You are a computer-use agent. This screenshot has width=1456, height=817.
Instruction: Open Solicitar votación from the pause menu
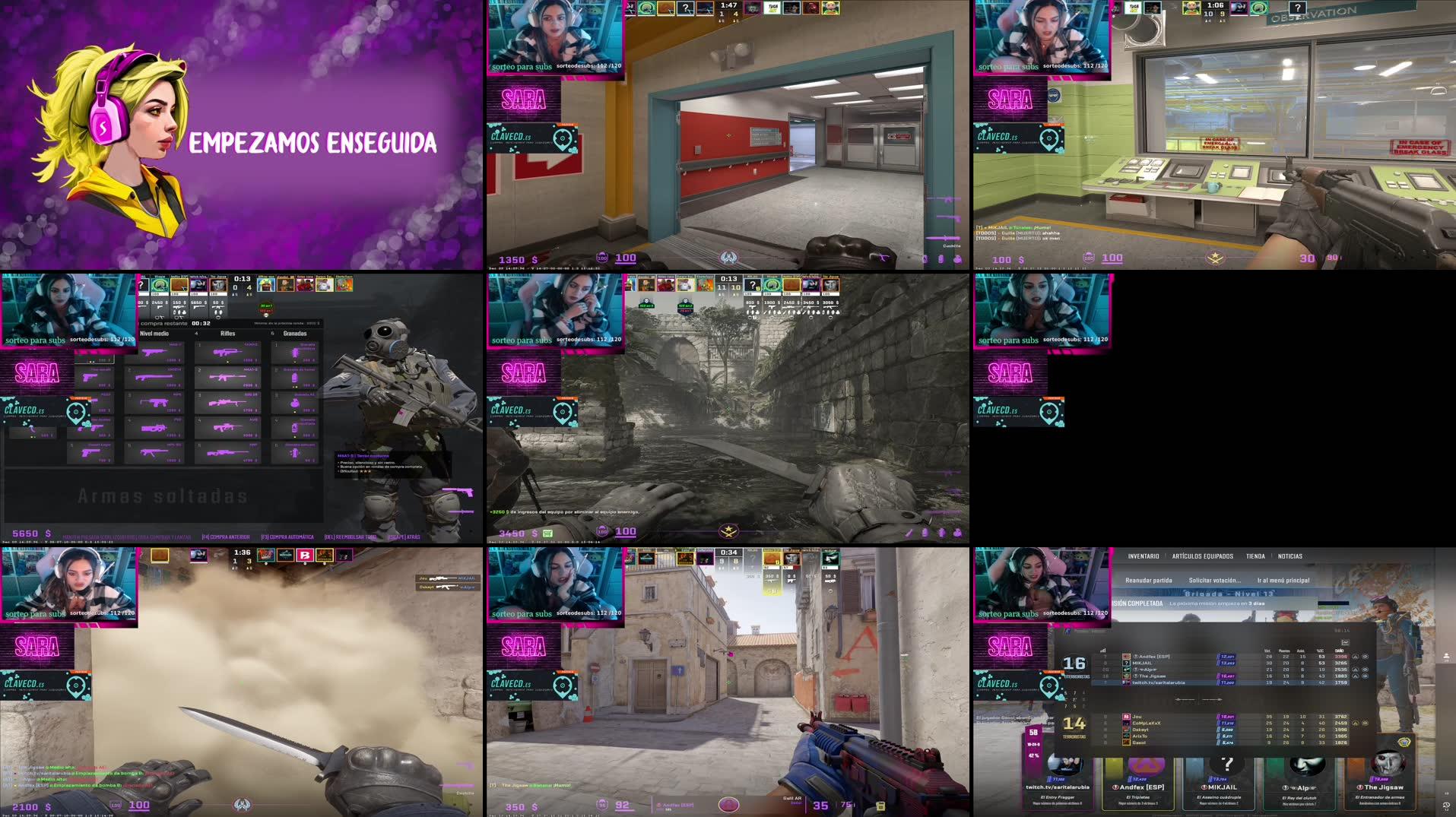pos(1215,580)
